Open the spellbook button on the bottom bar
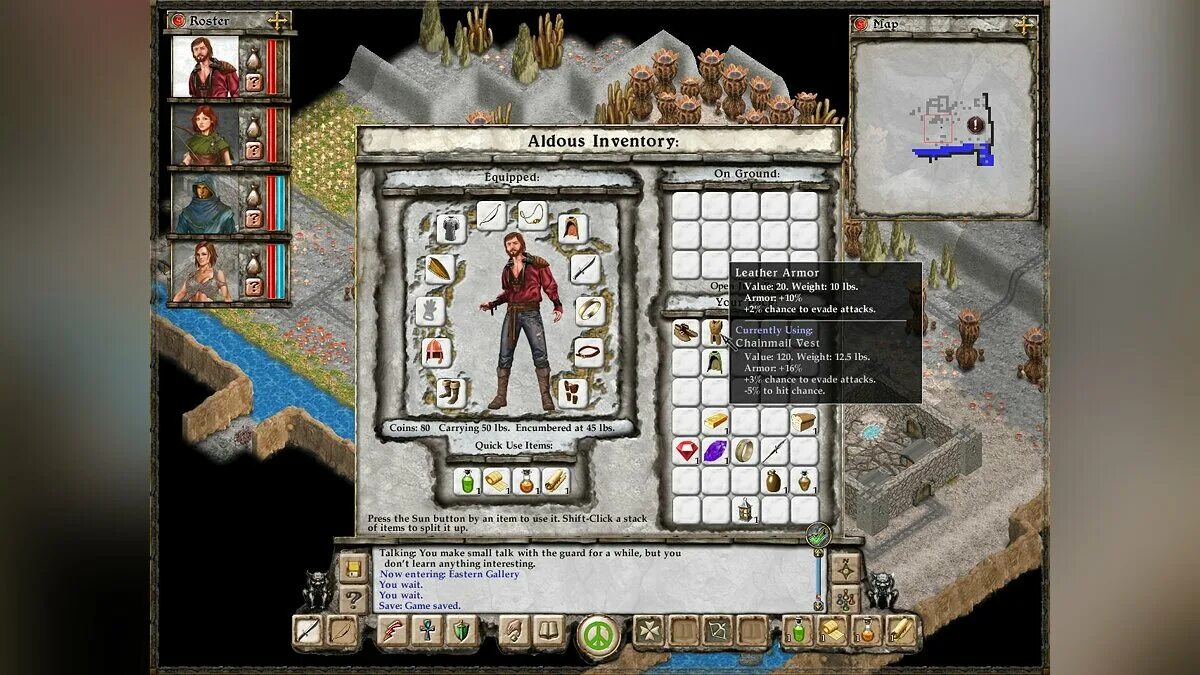 547,631
